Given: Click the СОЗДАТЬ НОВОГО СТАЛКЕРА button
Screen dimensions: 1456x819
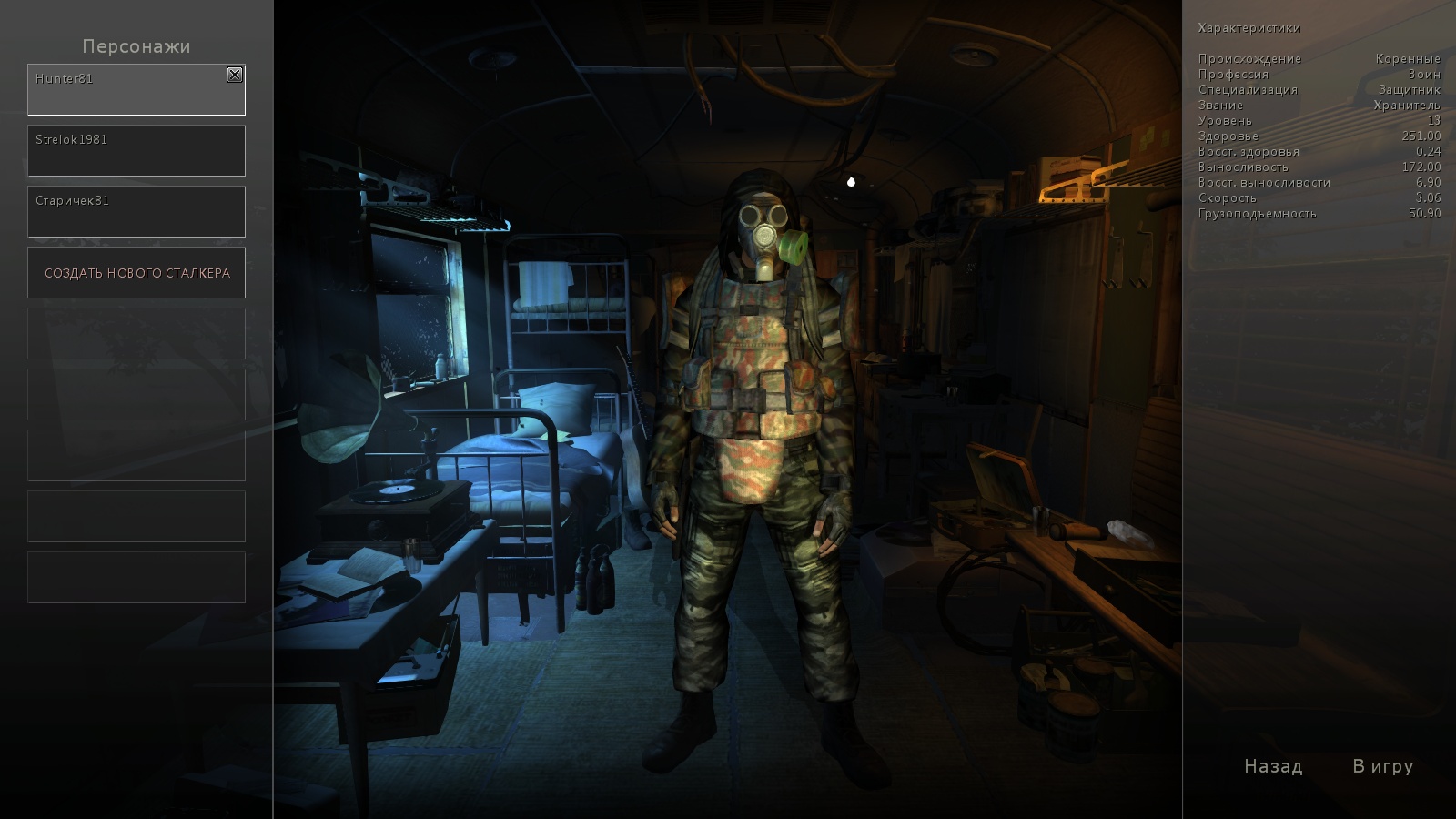Looking at the screenshot, I should coord(136,273).
